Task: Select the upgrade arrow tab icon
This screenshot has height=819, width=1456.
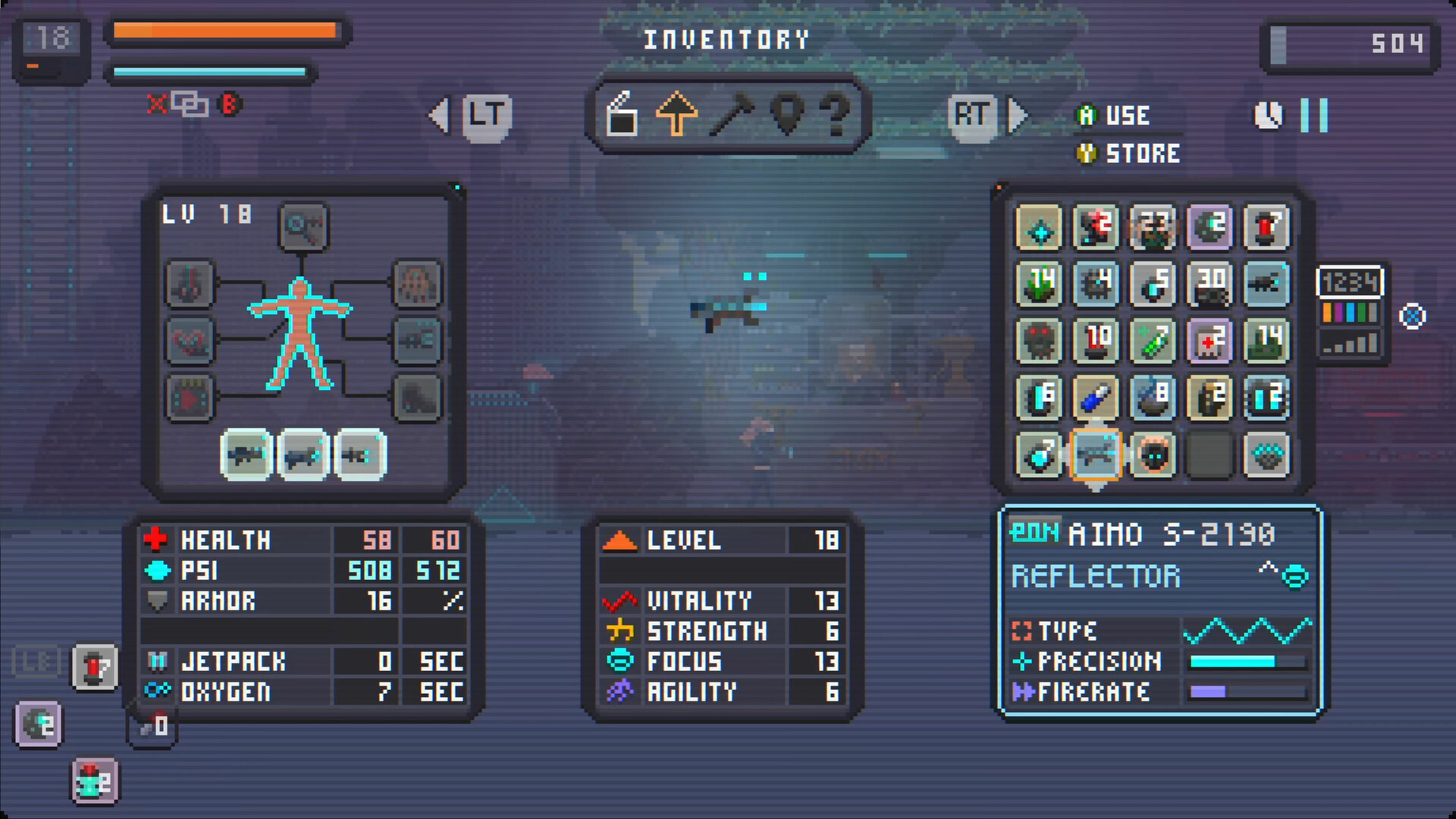Action: tap(676, 115)
